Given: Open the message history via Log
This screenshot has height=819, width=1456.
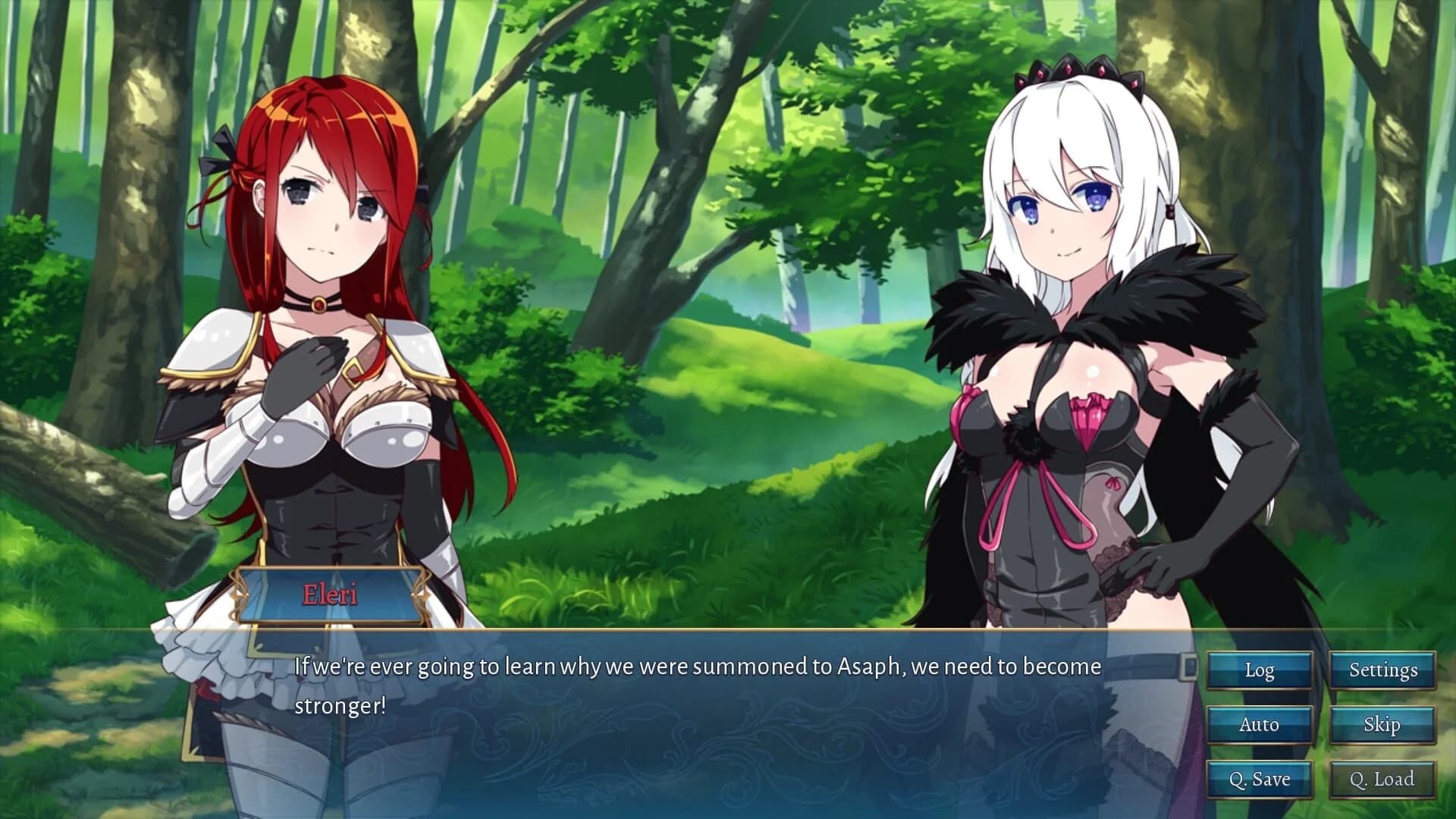Looking at the screenshot, I should [x=1259, y=670].
